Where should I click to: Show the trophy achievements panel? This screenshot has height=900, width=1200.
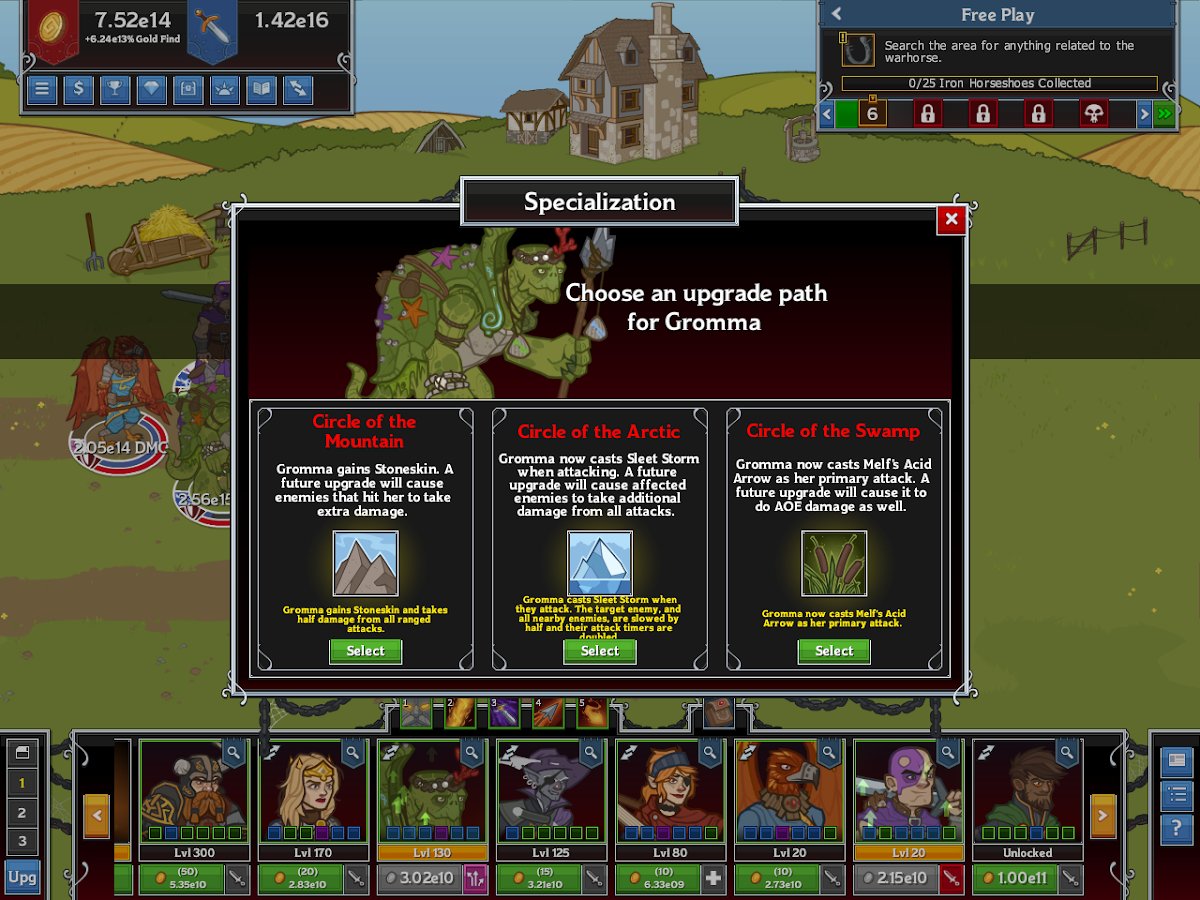pos(115,89)
